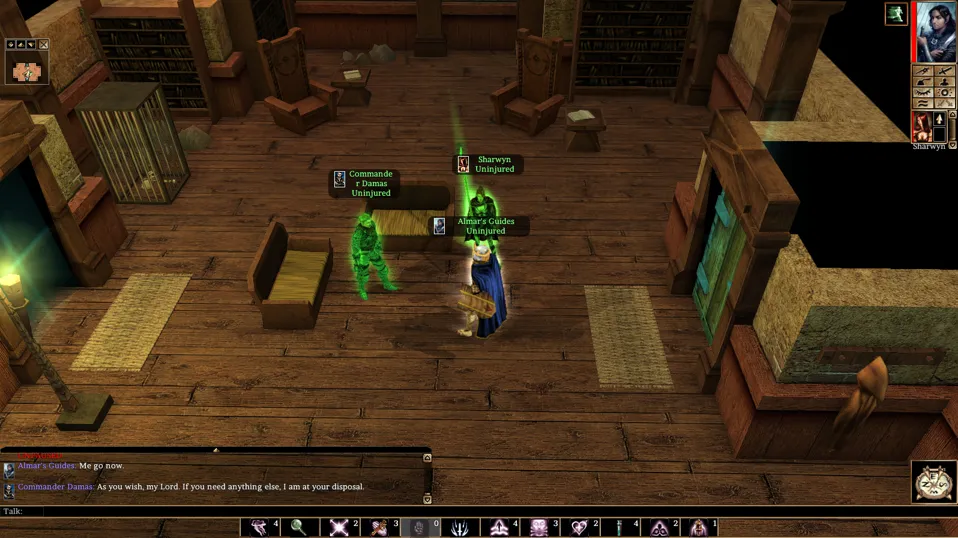The height and width of the screenshot is (538, 958).
Task: Close the minimap panel
Action: (x=43, y=45)
